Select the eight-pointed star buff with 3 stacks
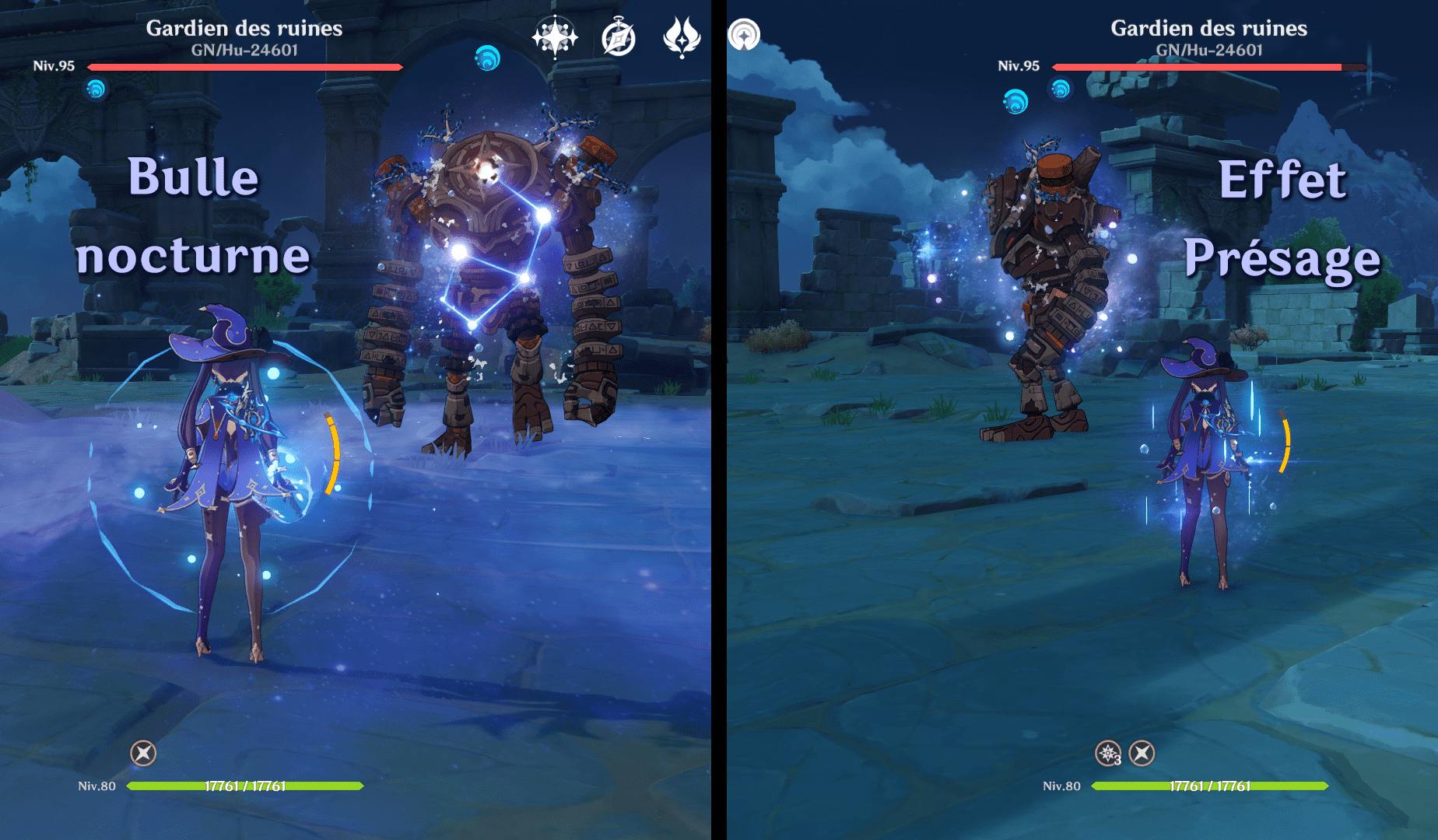This screenshot has width=1438, height=840. (x=1108, y=753)
